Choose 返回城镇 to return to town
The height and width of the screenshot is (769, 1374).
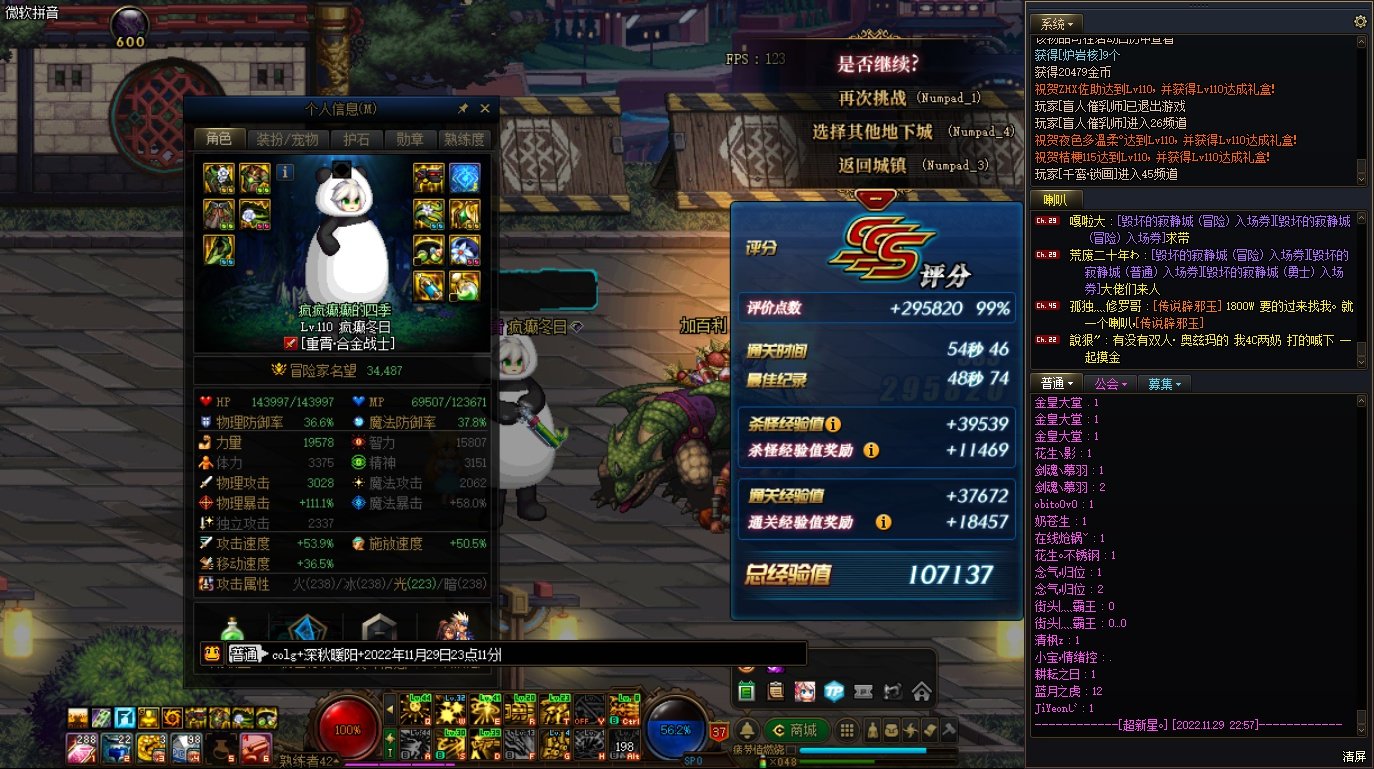872,165
